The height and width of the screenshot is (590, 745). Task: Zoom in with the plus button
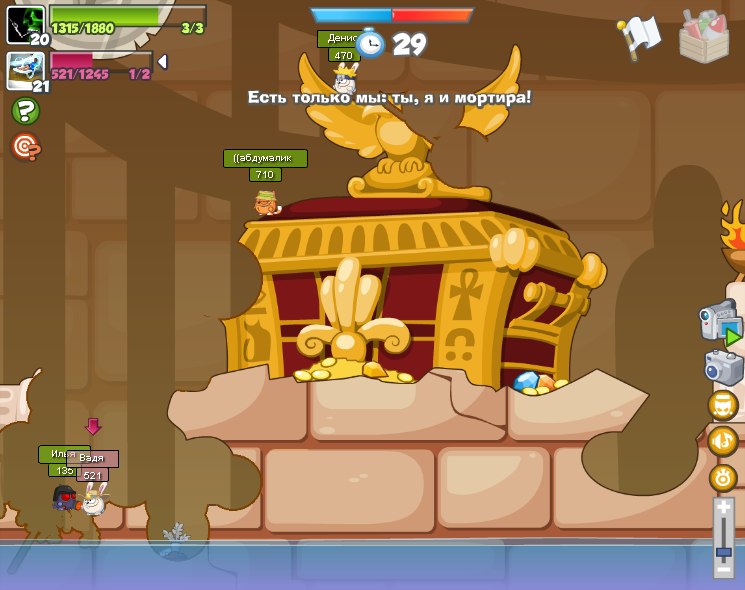tap(723, 508)
